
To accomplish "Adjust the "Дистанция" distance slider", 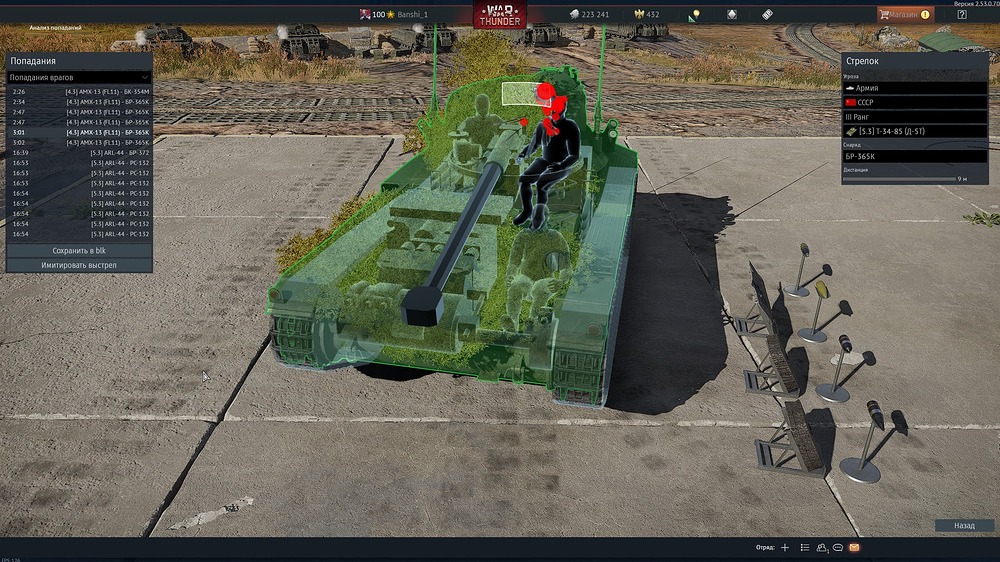I will click(x=900, y=179).
